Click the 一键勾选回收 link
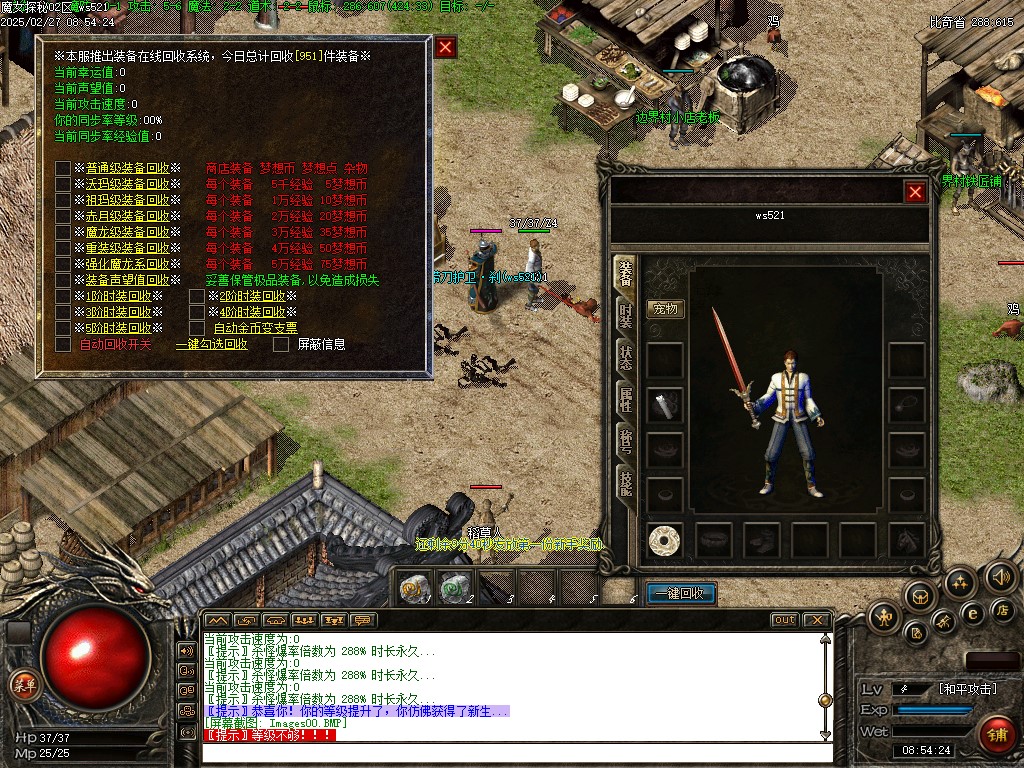The width and height of the screenshot is (1024, 768). pos(211,344)
